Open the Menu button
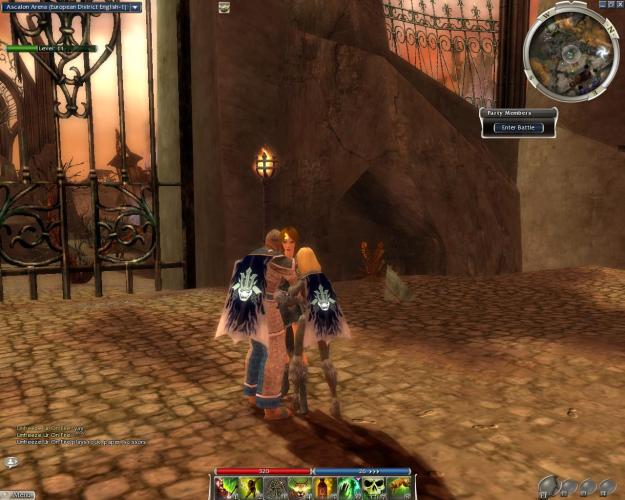The image size is (625, 500). click(x=19, y=494)
